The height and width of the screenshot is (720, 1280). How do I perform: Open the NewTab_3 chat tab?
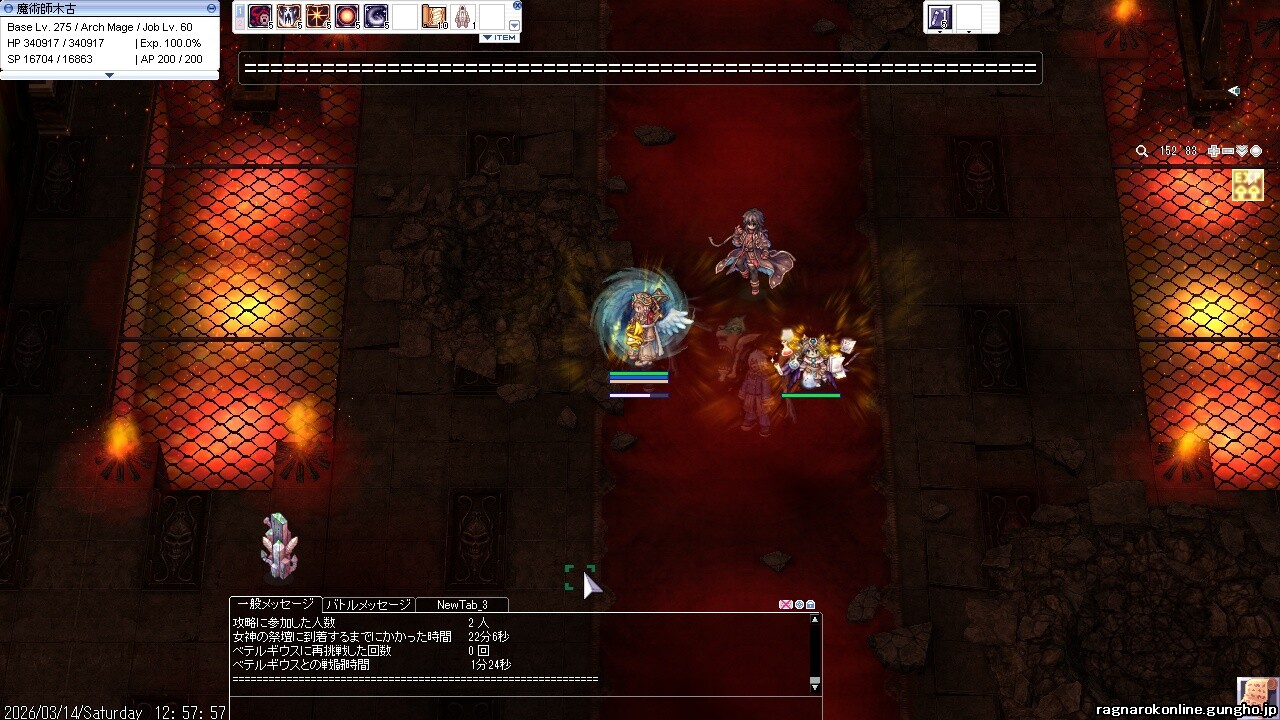coord(462,605)
